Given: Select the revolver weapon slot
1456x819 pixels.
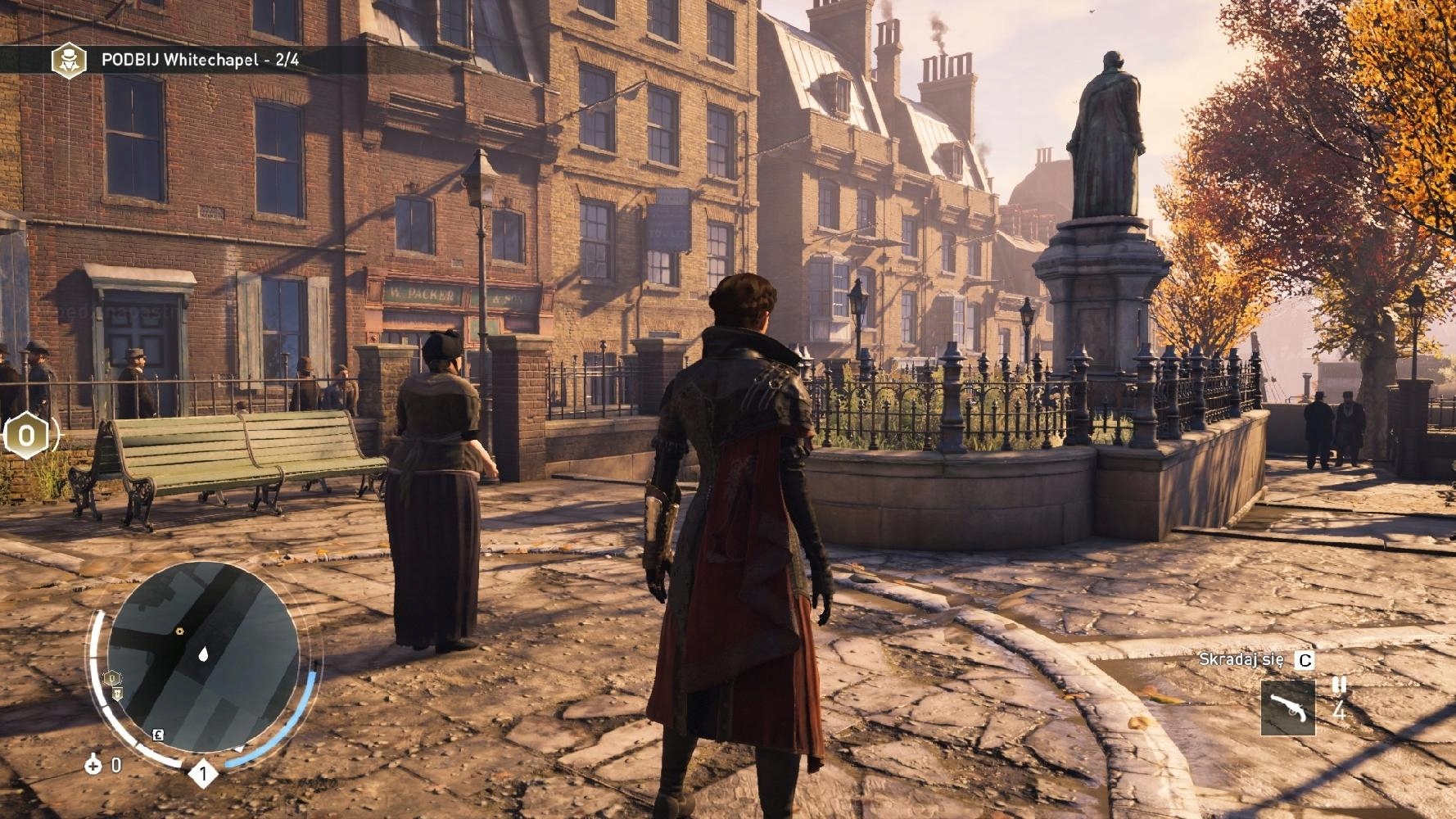Looking at the screenshot, I should pos(1287,708).
